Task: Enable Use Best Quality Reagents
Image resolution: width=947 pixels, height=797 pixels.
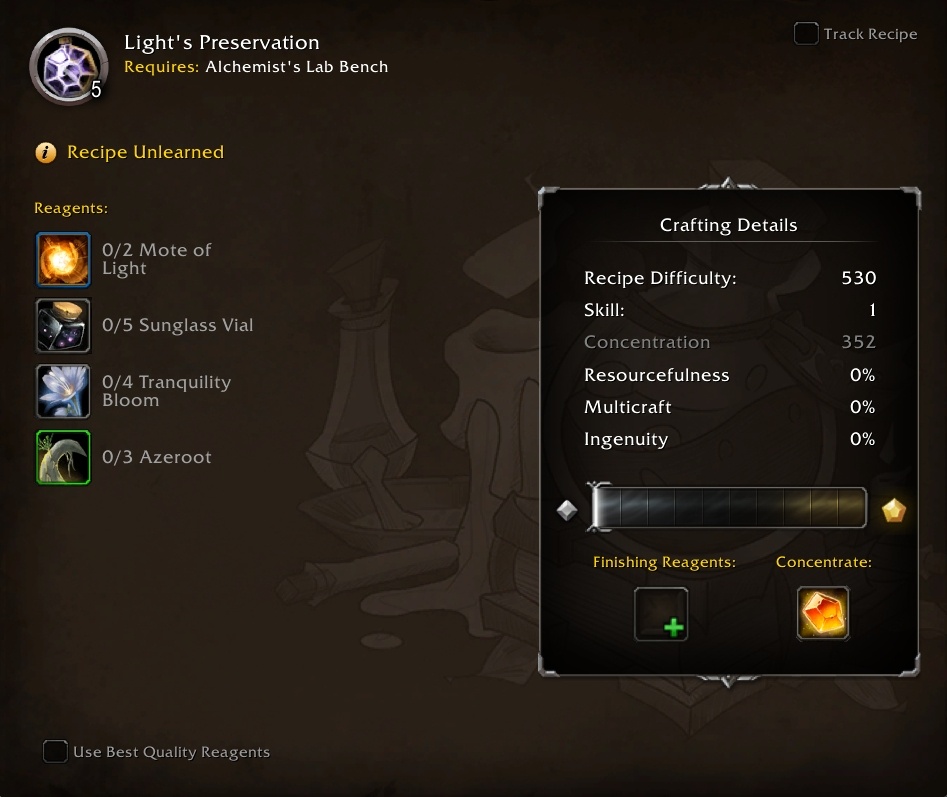Action: point(55,752)
